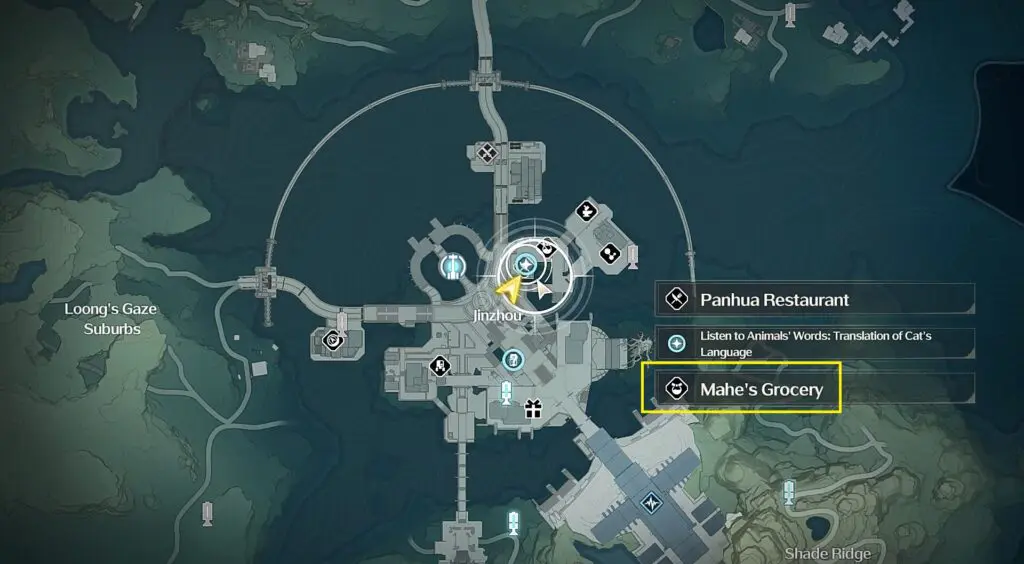Select the waveform marker on the blue platform
This screenshot has width=1024, height=564.
coord(652,500)
